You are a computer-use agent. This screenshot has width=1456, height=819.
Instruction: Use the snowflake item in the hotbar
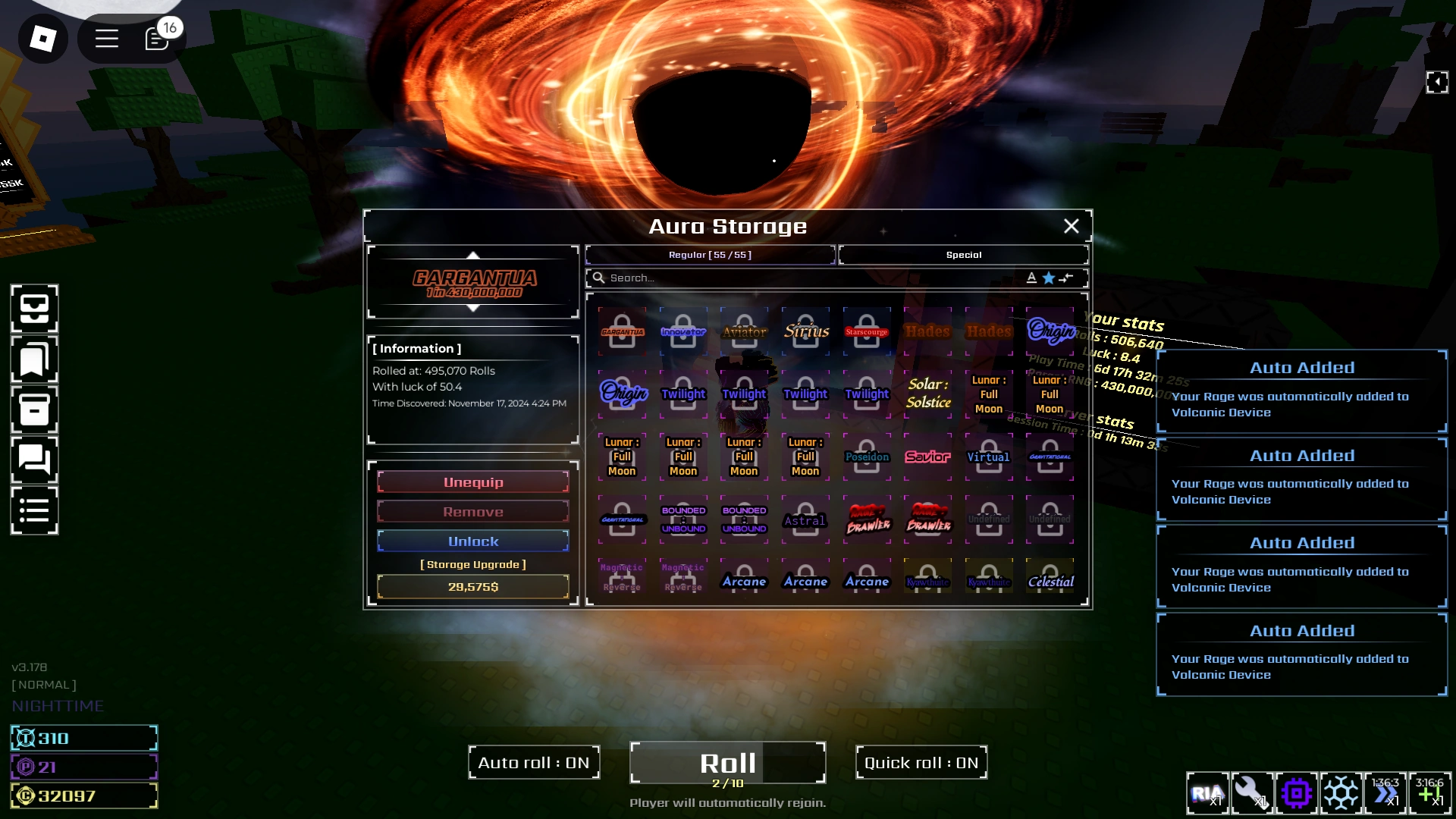pyautogui.click(x=1342, y=793)
